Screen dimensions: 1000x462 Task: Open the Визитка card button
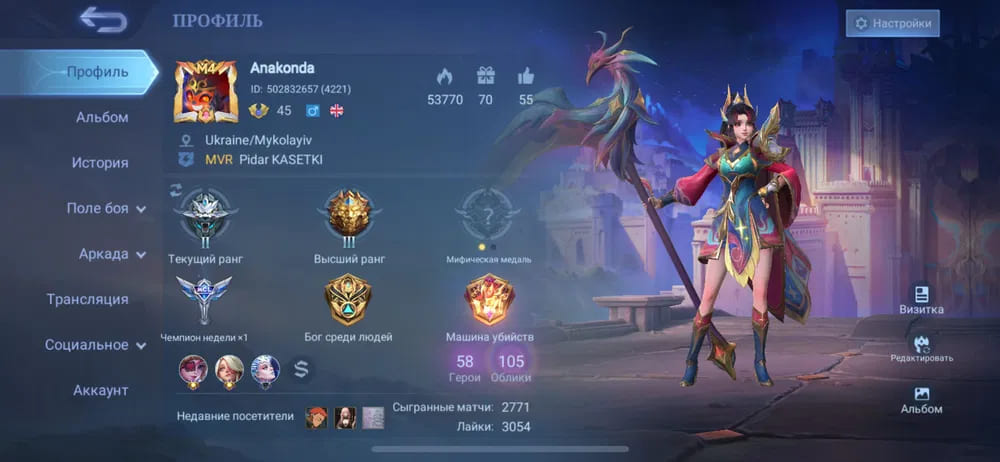[x=921, y=300]
